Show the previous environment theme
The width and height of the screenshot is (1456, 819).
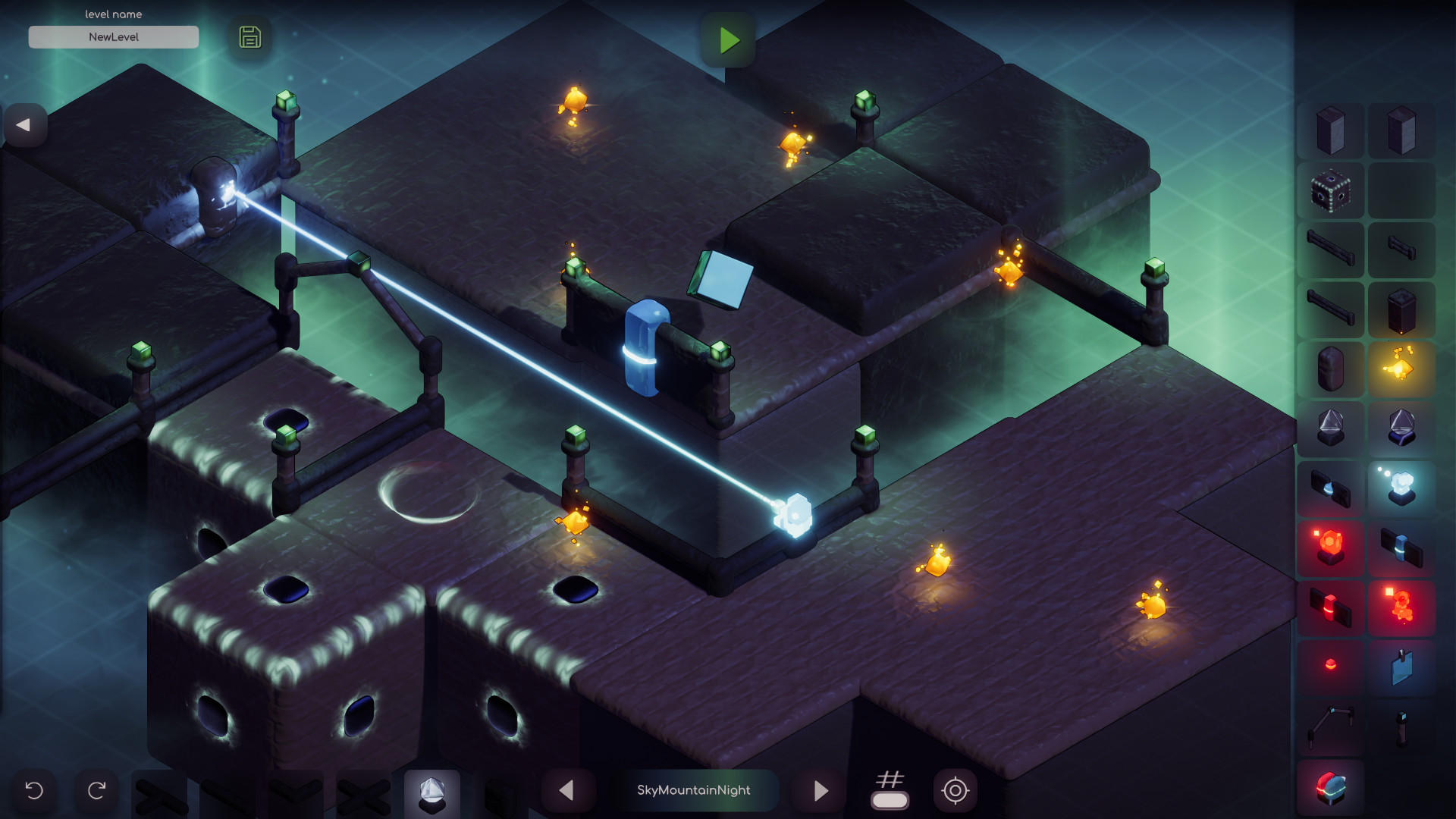566,790
